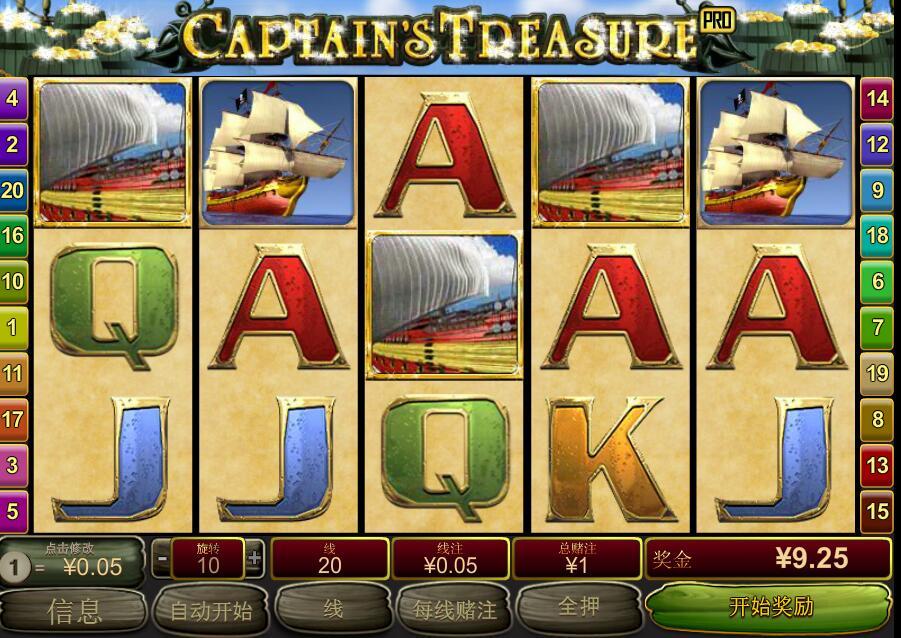Select payline number 4 marker
Screen dimensions: 901x638
(x=13, y=99)
